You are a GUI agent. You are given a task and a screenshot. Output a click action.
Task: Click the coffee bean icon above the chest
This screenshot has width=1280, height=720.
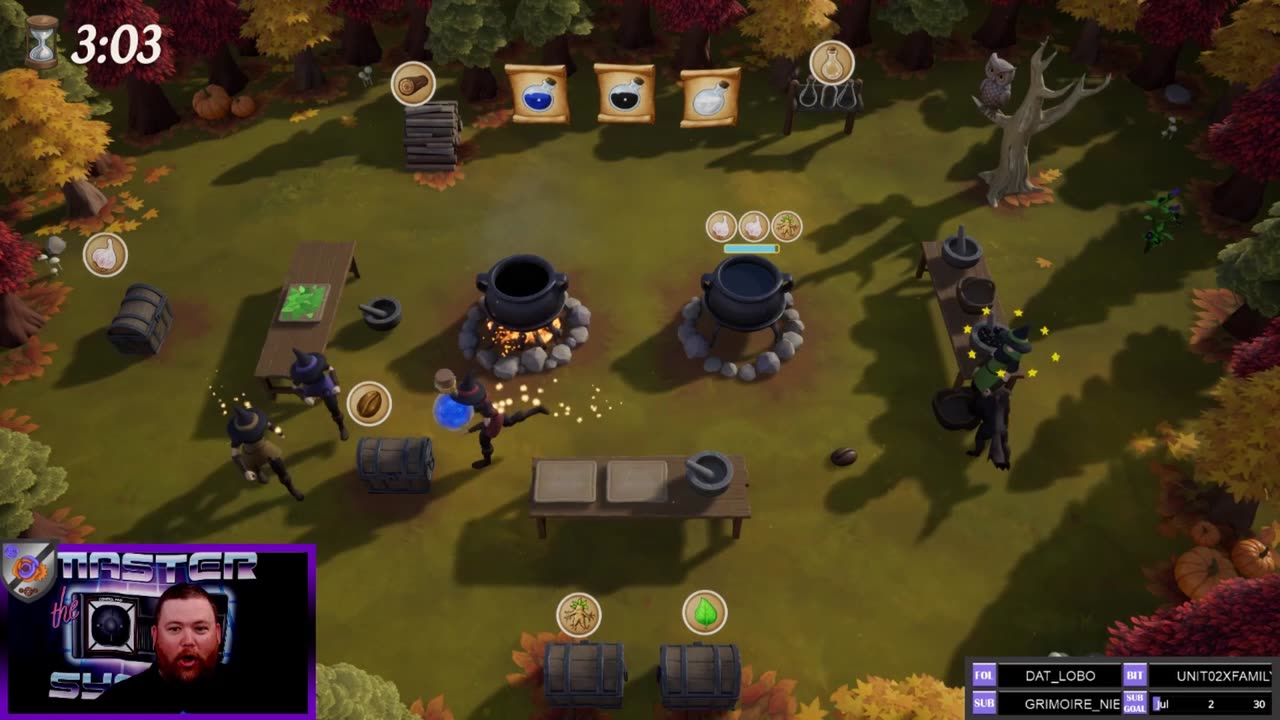click(x=369, y=403)
